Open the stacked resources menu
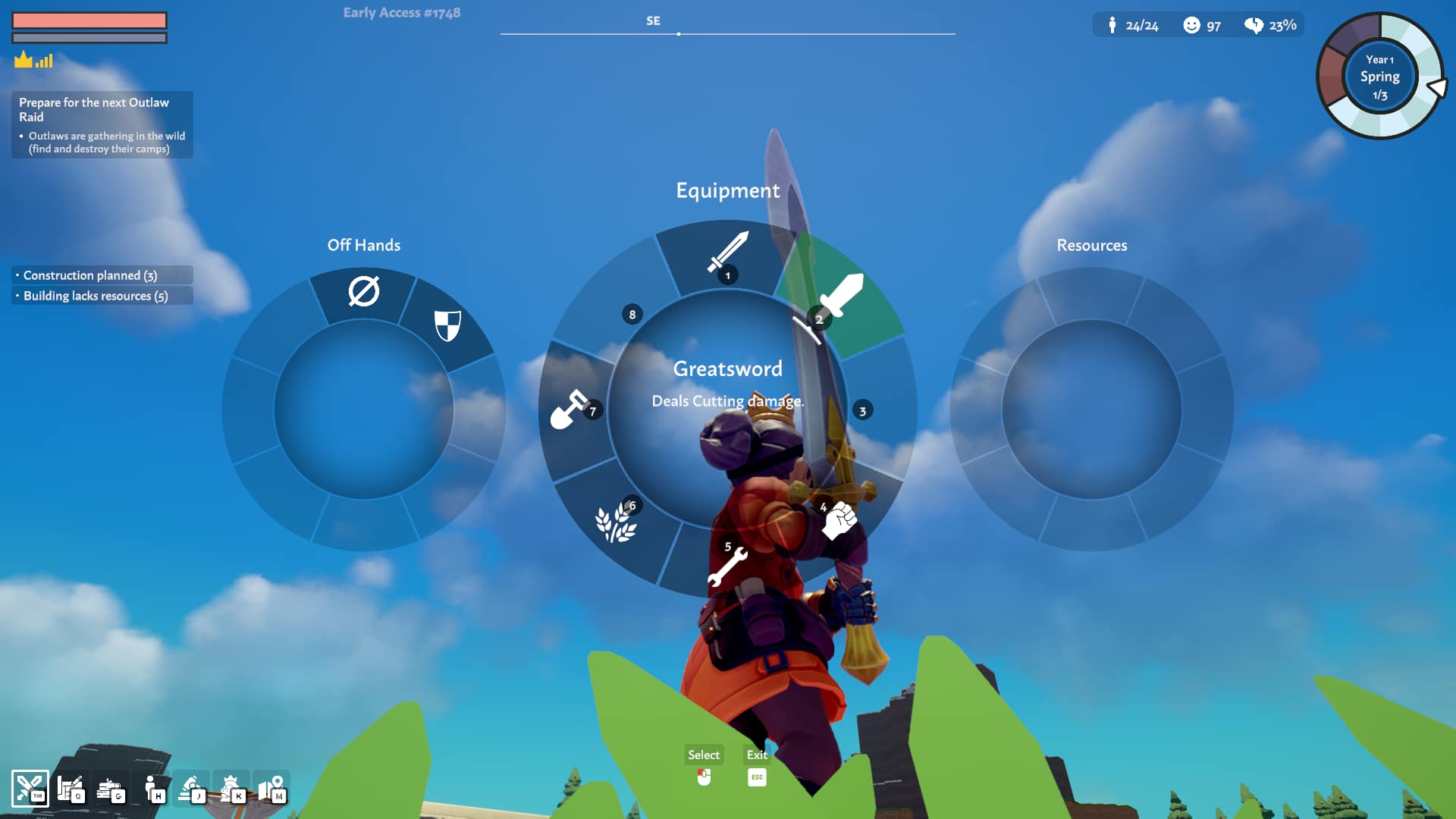The height and width of the screenshot is (819, 1456). click(x=111, y=789)
